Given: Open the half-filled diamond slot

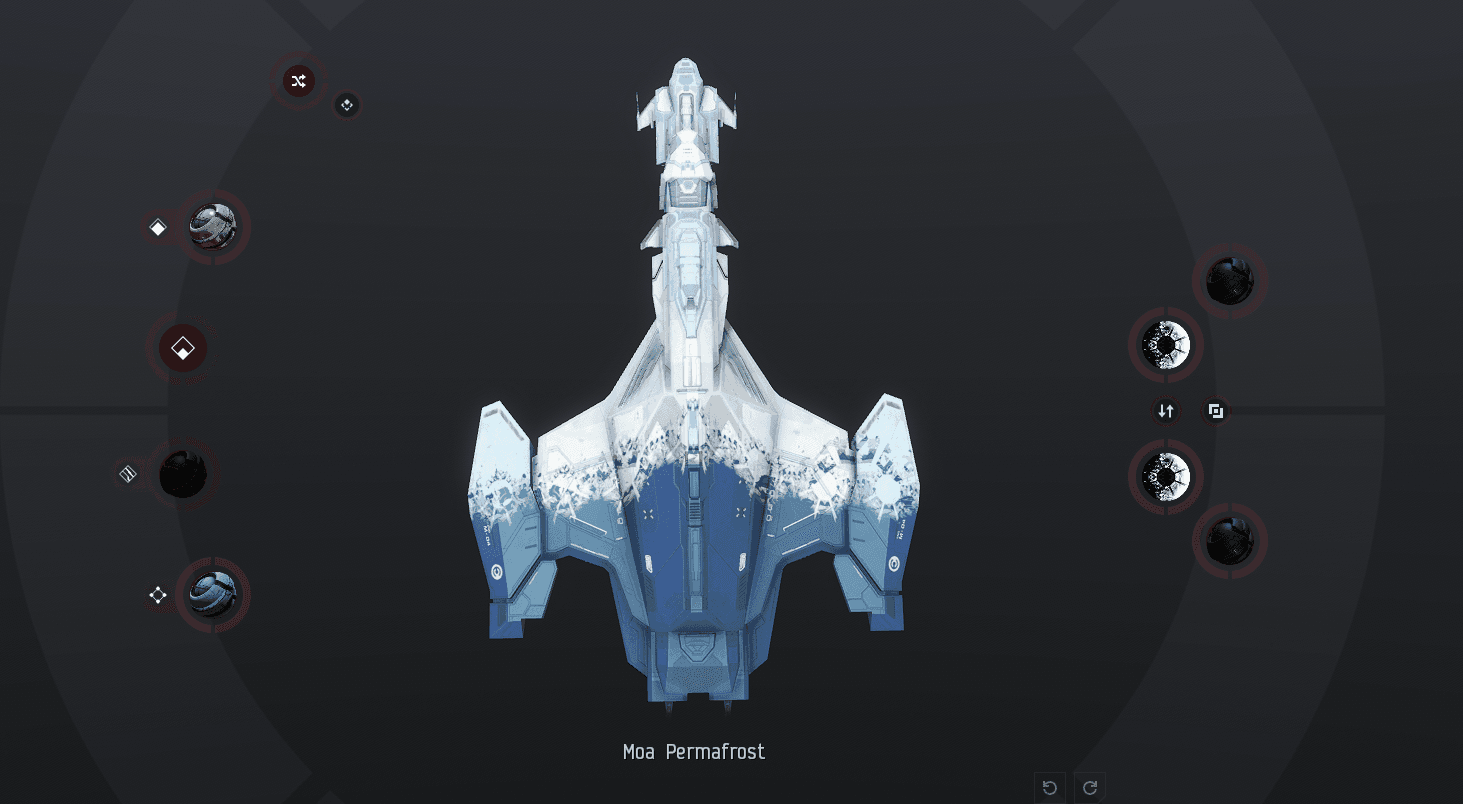Looking at the screenshot, I should coord(183,349).
